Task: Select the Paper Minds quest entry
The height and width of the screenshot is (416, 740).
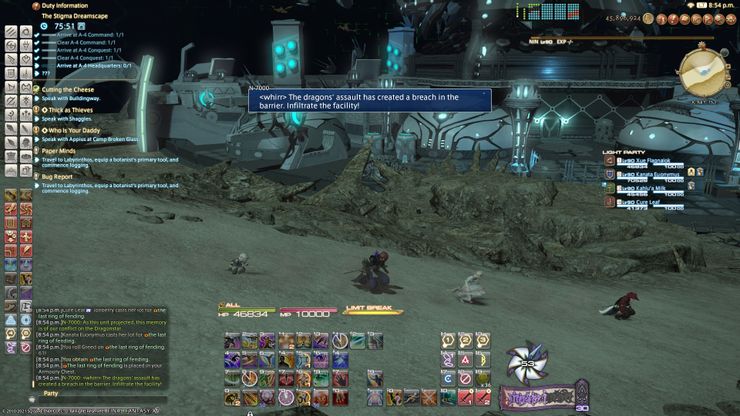Action: [x=62, y=150]
